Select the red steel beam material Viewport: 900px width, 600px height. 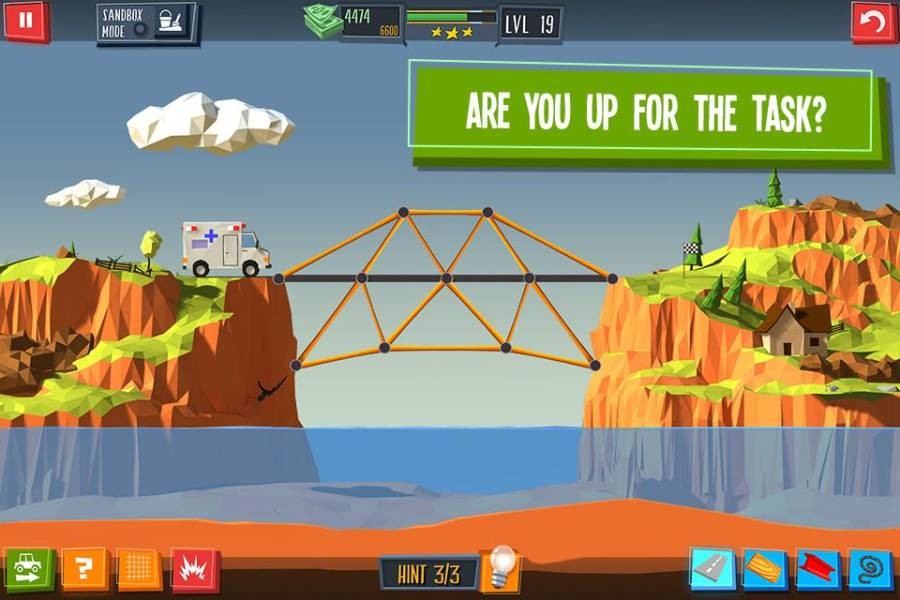[x=818, y=569]
